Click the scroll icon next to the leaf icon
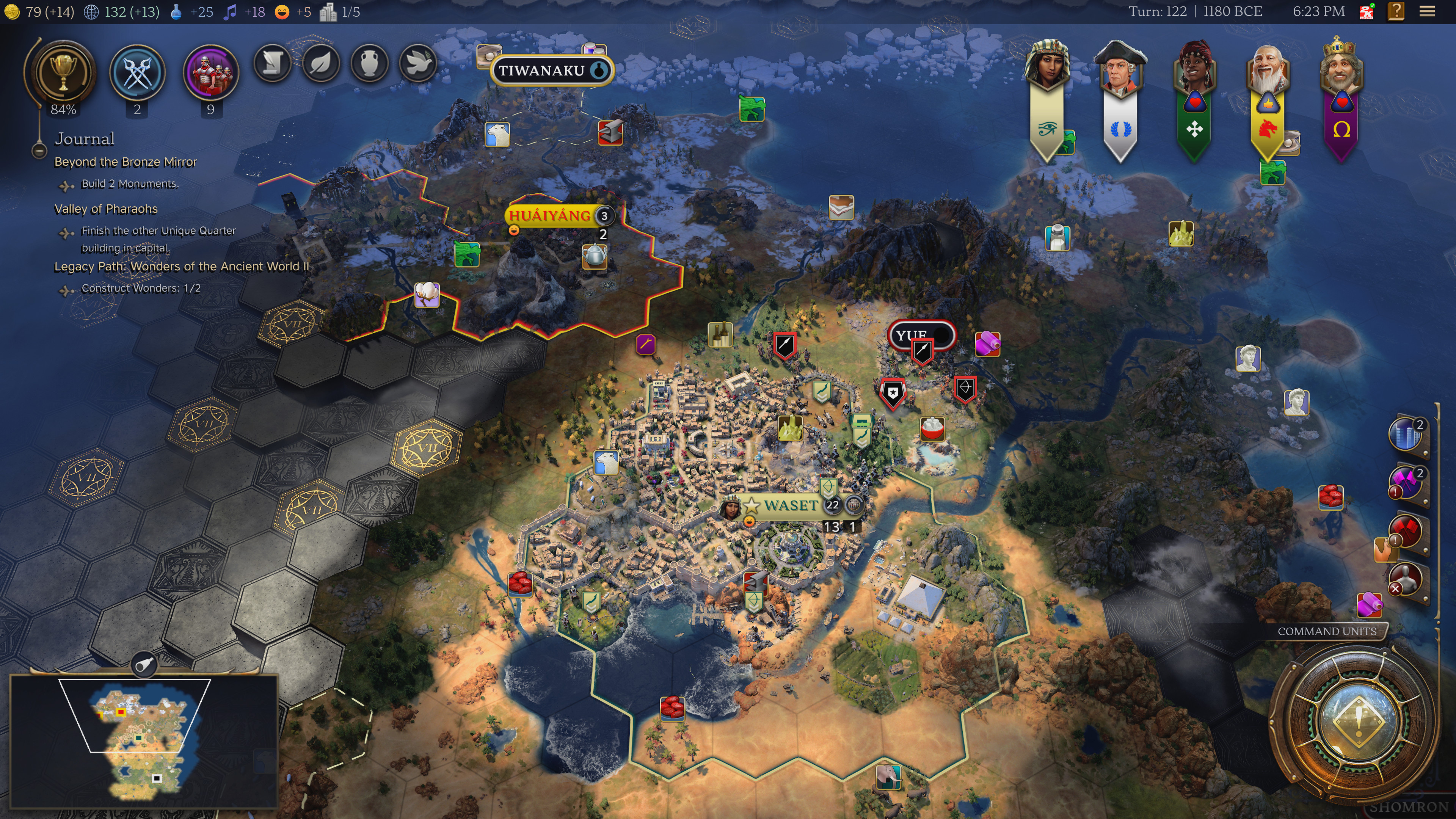The image size is (1456, 819). tap(273, 63)
